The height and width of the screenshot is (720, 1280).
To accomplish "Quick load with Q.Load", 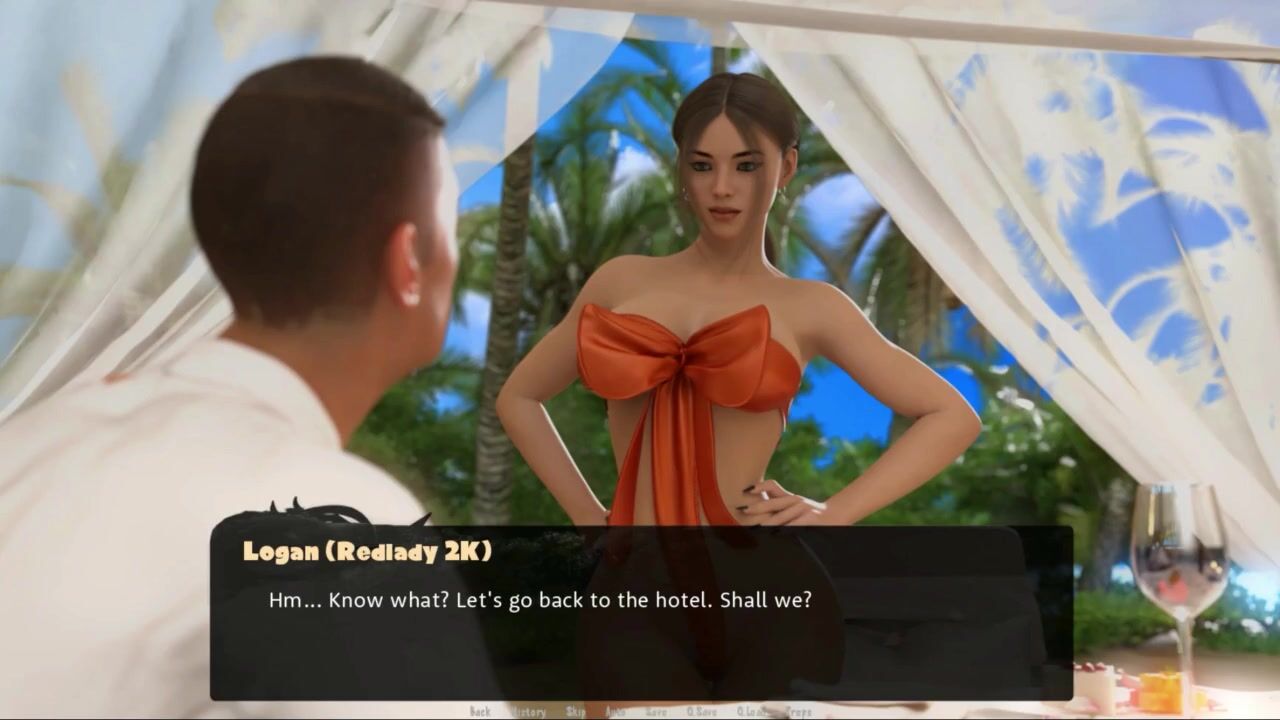I will coord(753,712).
